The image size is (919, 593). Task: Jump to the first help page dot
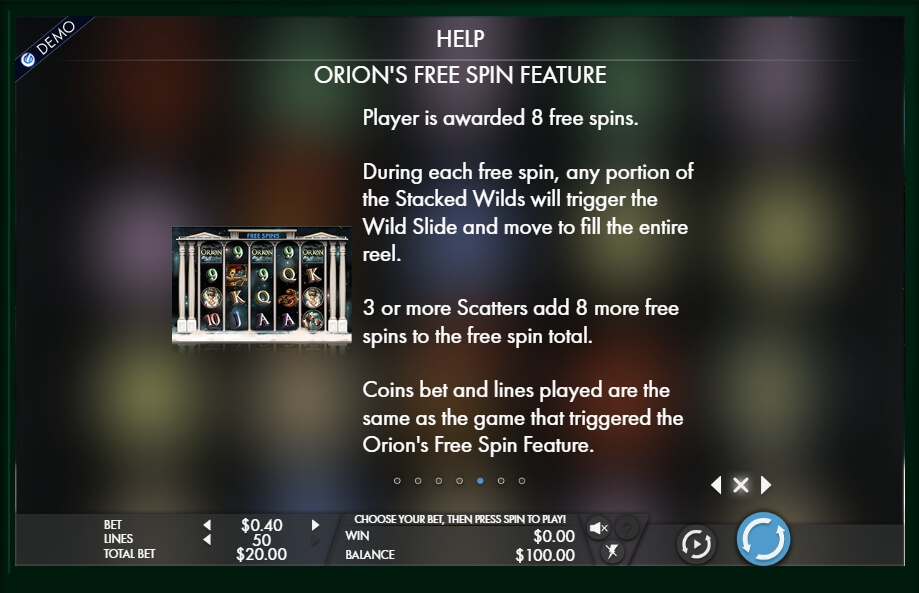(397, 481)
